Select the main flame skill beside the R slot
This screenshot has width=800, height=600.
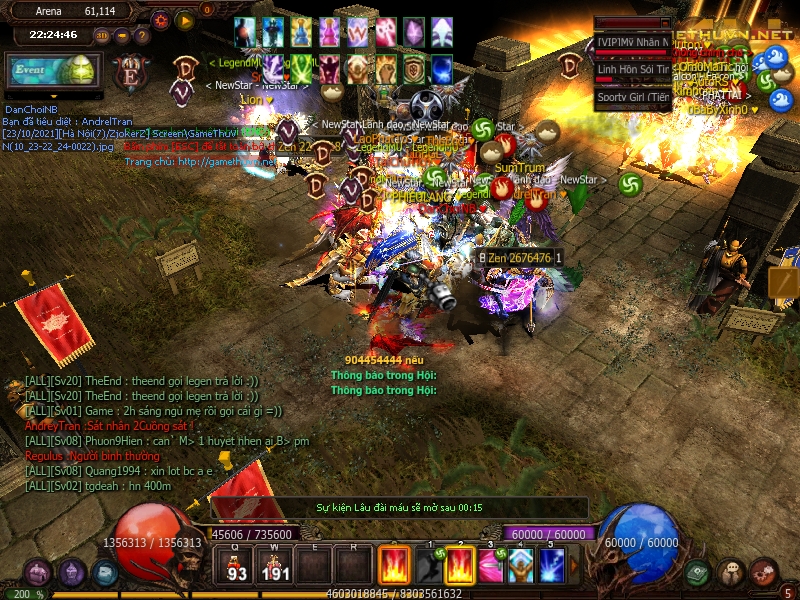pos(394,566)
